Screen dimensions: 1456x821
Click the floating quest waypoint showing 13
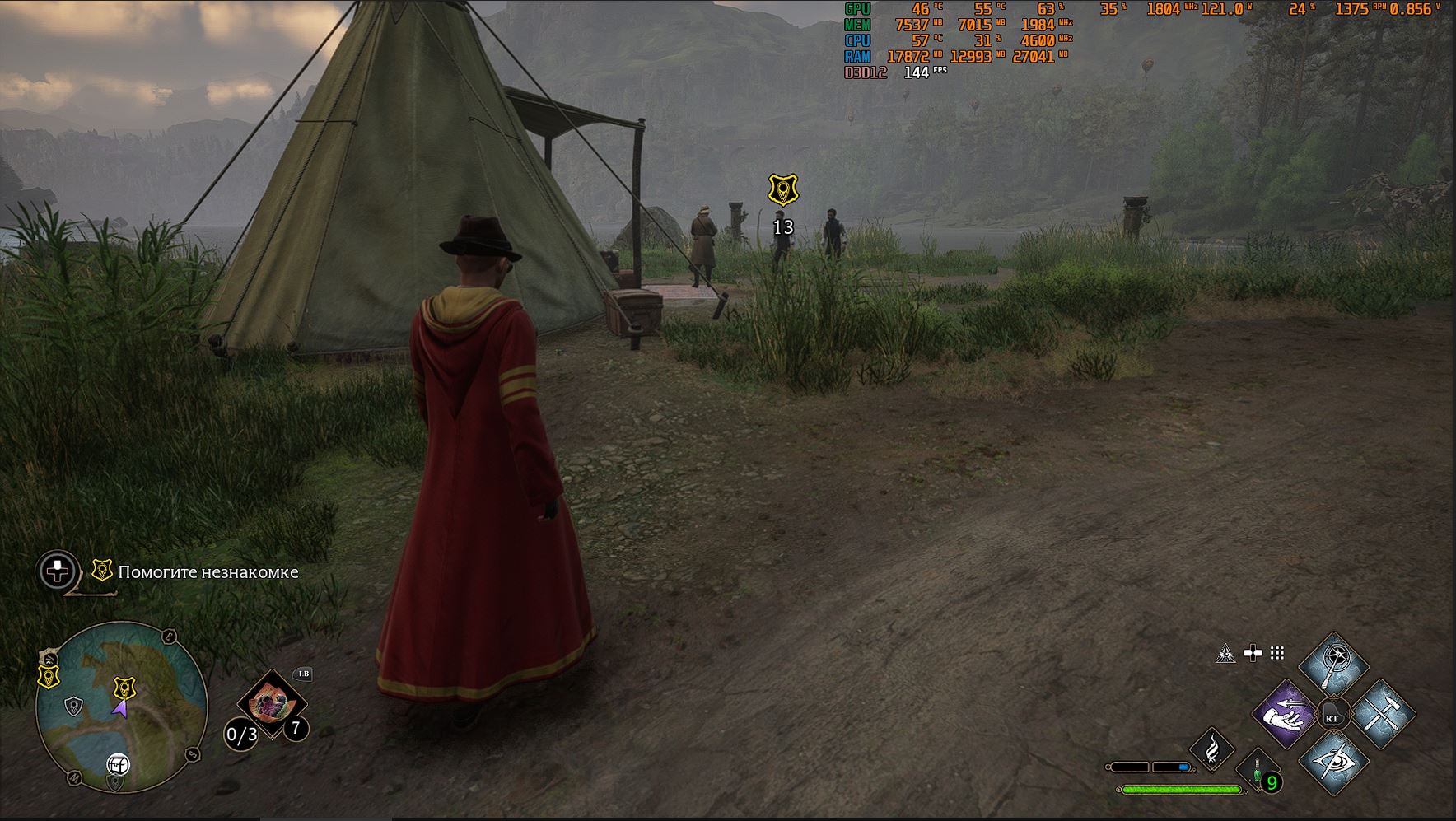(x=782, y=190)
